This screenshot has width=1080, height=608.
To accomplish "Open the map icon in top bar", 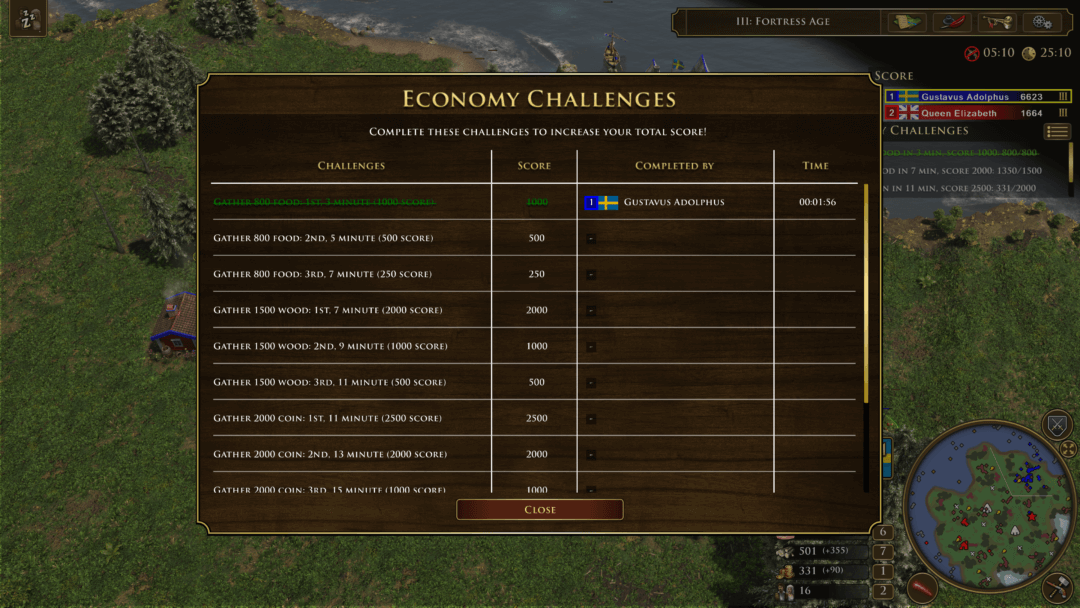I will tap(908, 22).
